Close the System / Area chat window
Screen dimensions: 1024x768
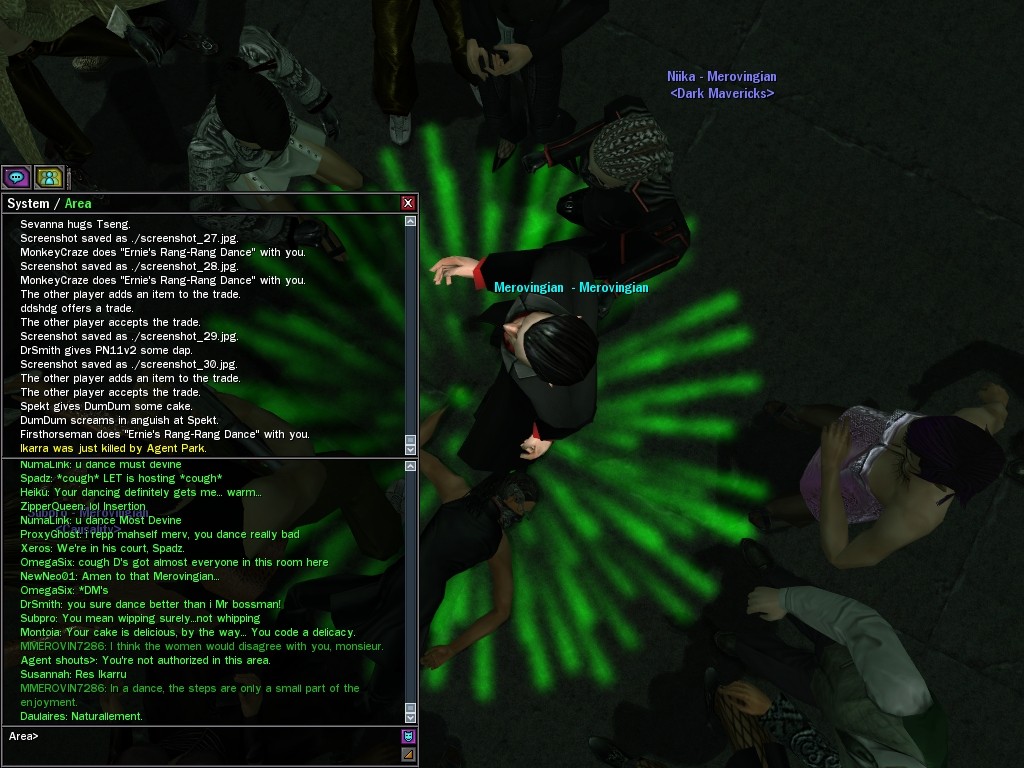click(x=408, y=203)
